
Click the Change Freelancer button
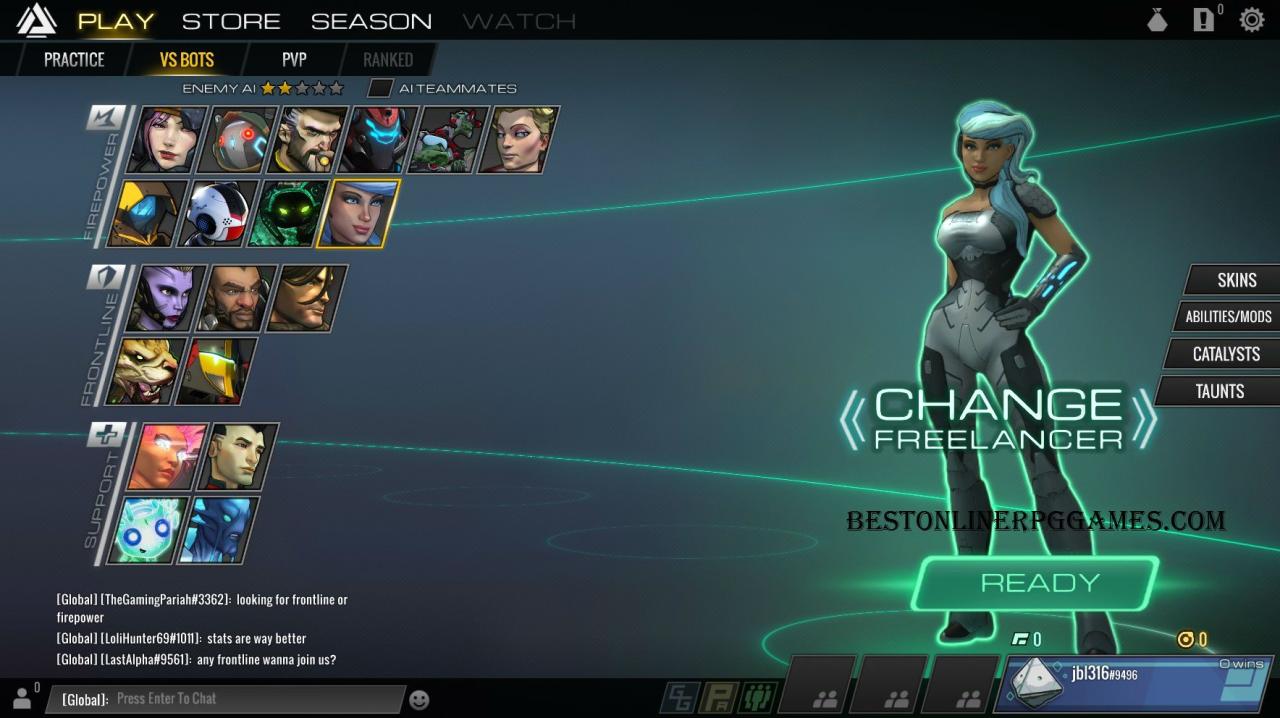click(x=998, y=419)
